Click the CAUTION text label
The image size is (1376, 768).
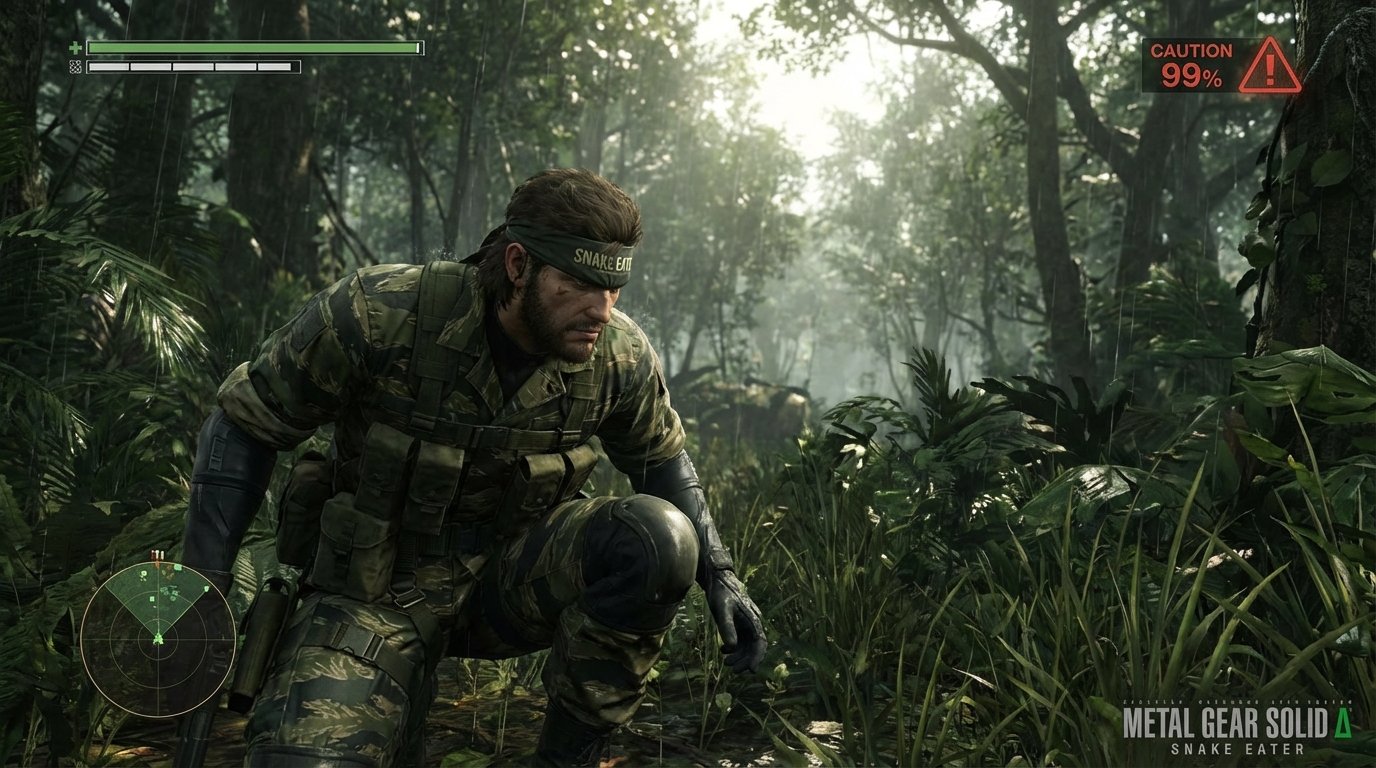click(x=1191, y=50)
